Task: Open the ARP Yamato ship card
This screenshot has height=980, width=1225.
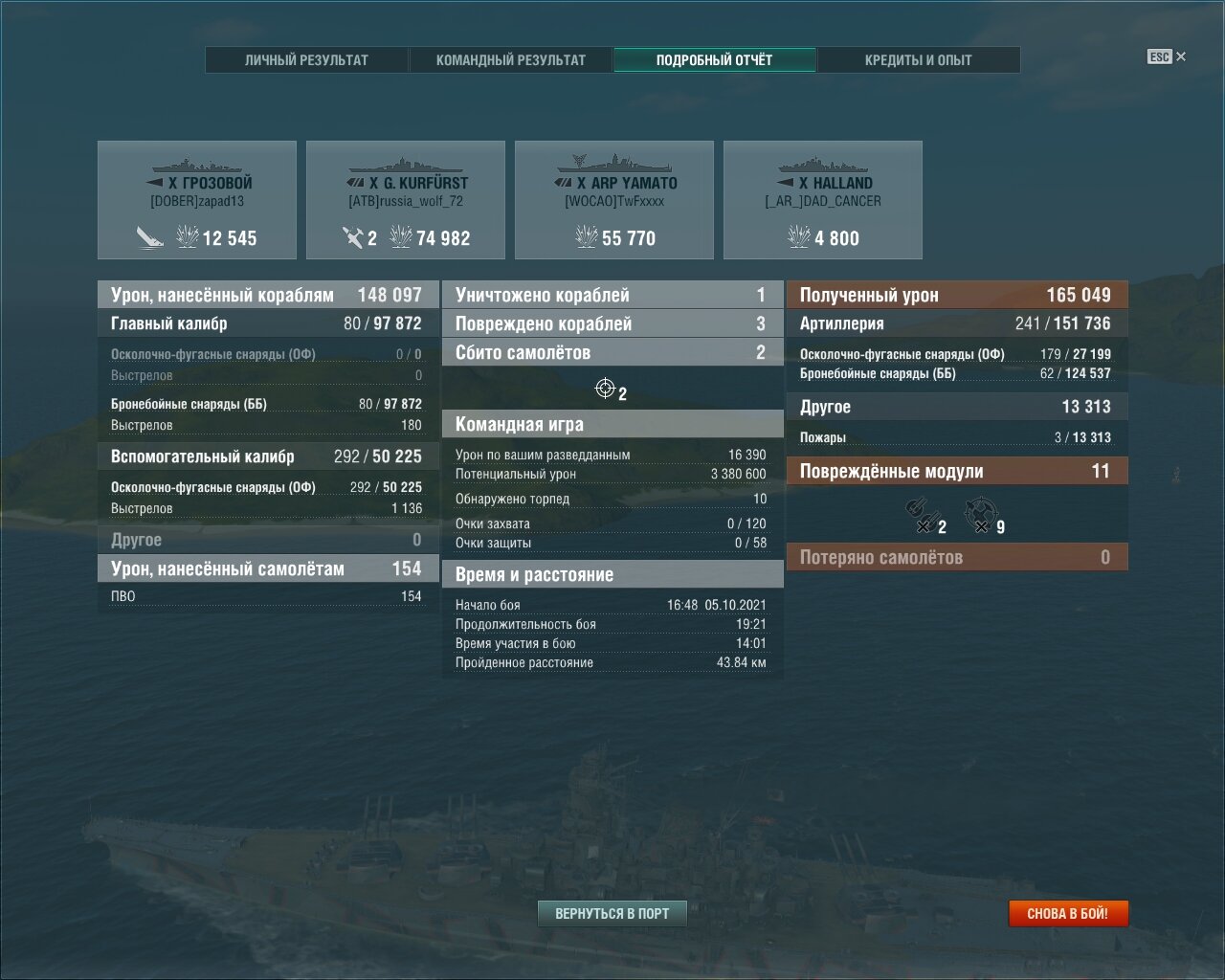Action: pyautogui.click(x=614, y=200)
